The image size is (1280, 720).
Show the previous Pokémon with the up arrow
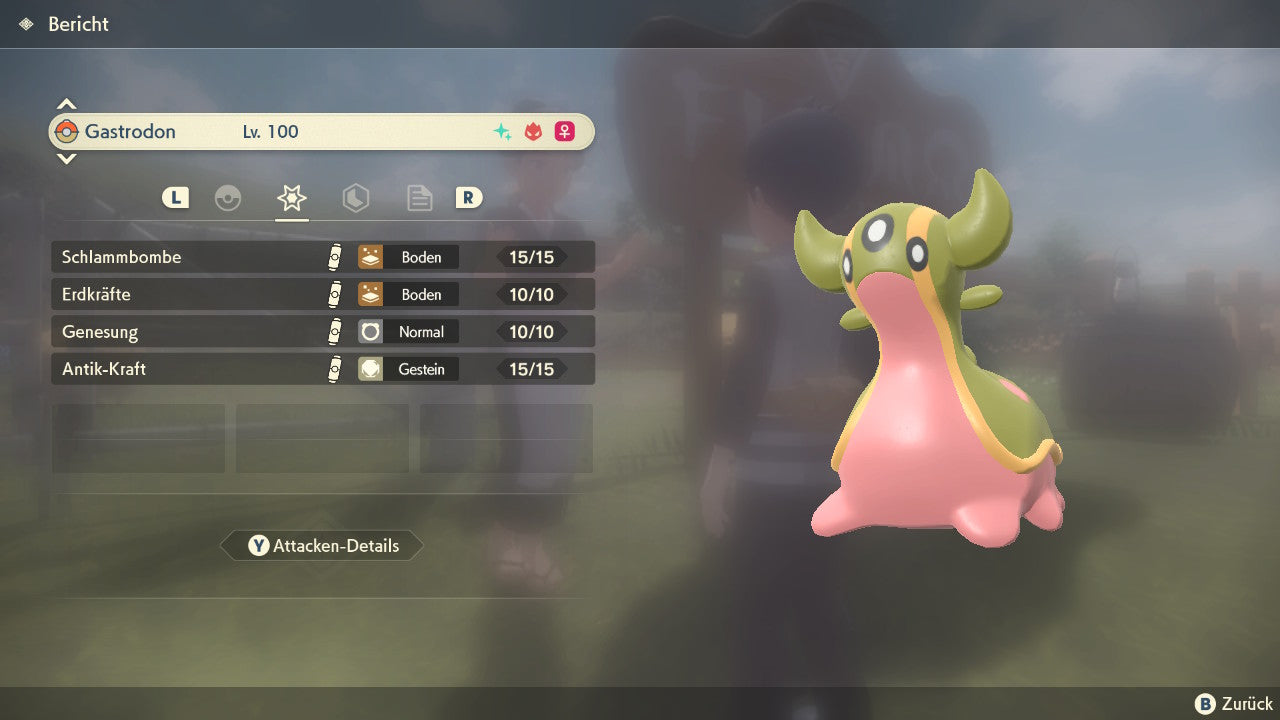coord(66,104)
